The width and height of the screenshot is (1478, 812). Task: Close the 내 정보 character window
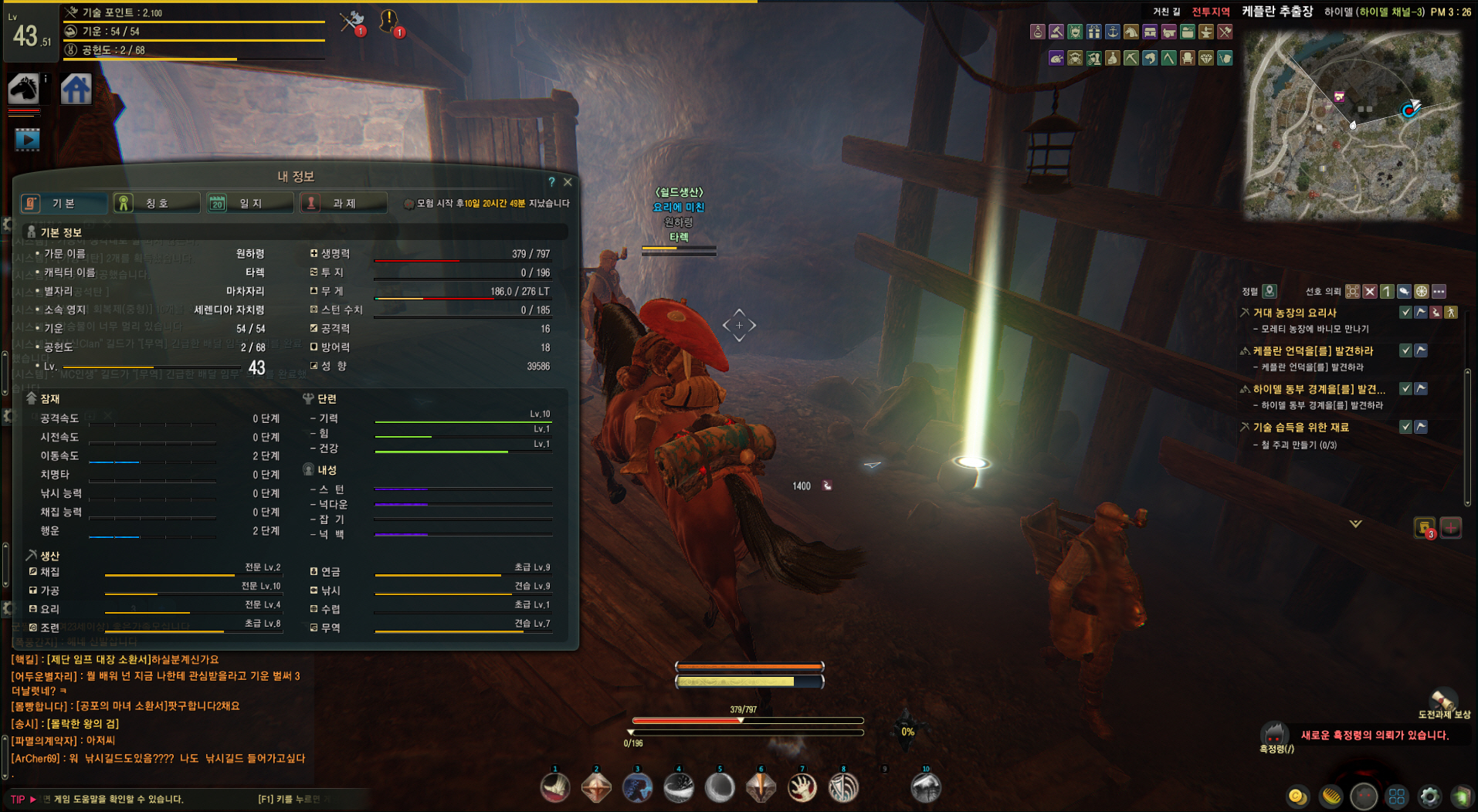coord(568,182)
